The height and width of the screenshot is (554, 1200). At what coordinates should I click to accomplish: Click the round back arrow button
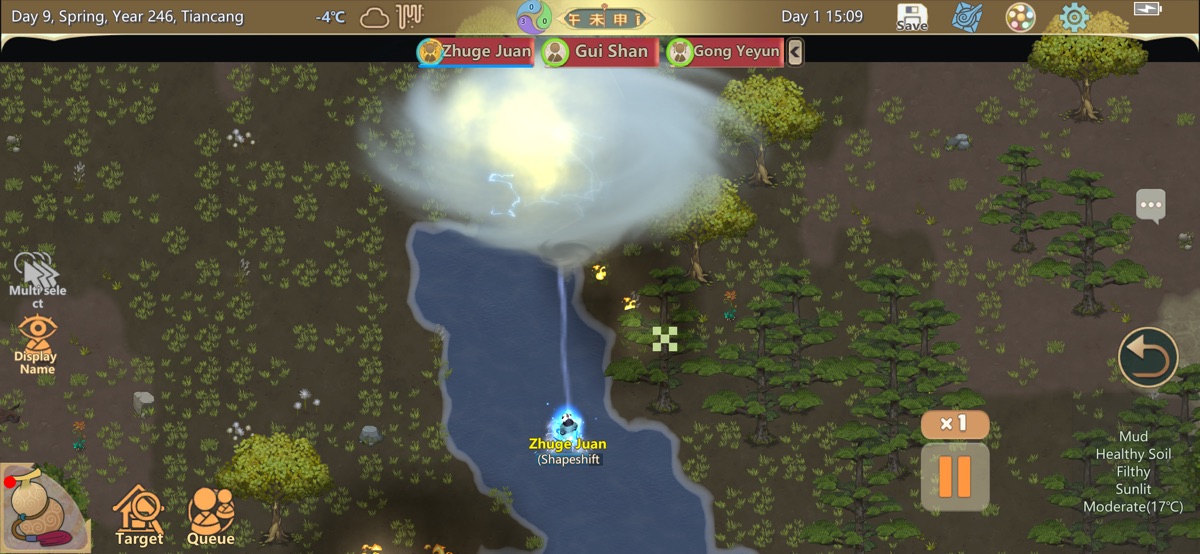click(x=1148, y=357)
